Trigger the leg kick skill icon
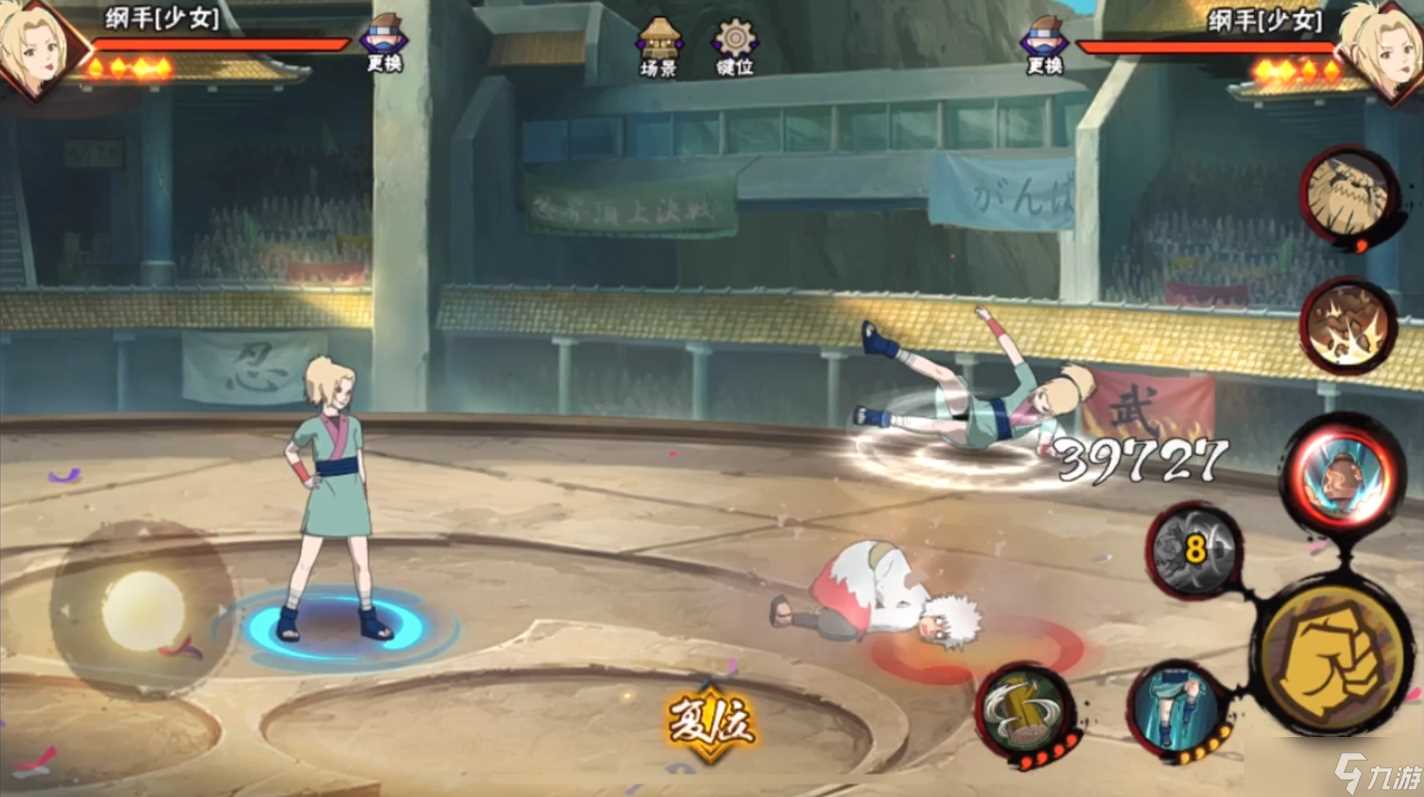This screenshot has height=797, width=1424. point(1180,709)
